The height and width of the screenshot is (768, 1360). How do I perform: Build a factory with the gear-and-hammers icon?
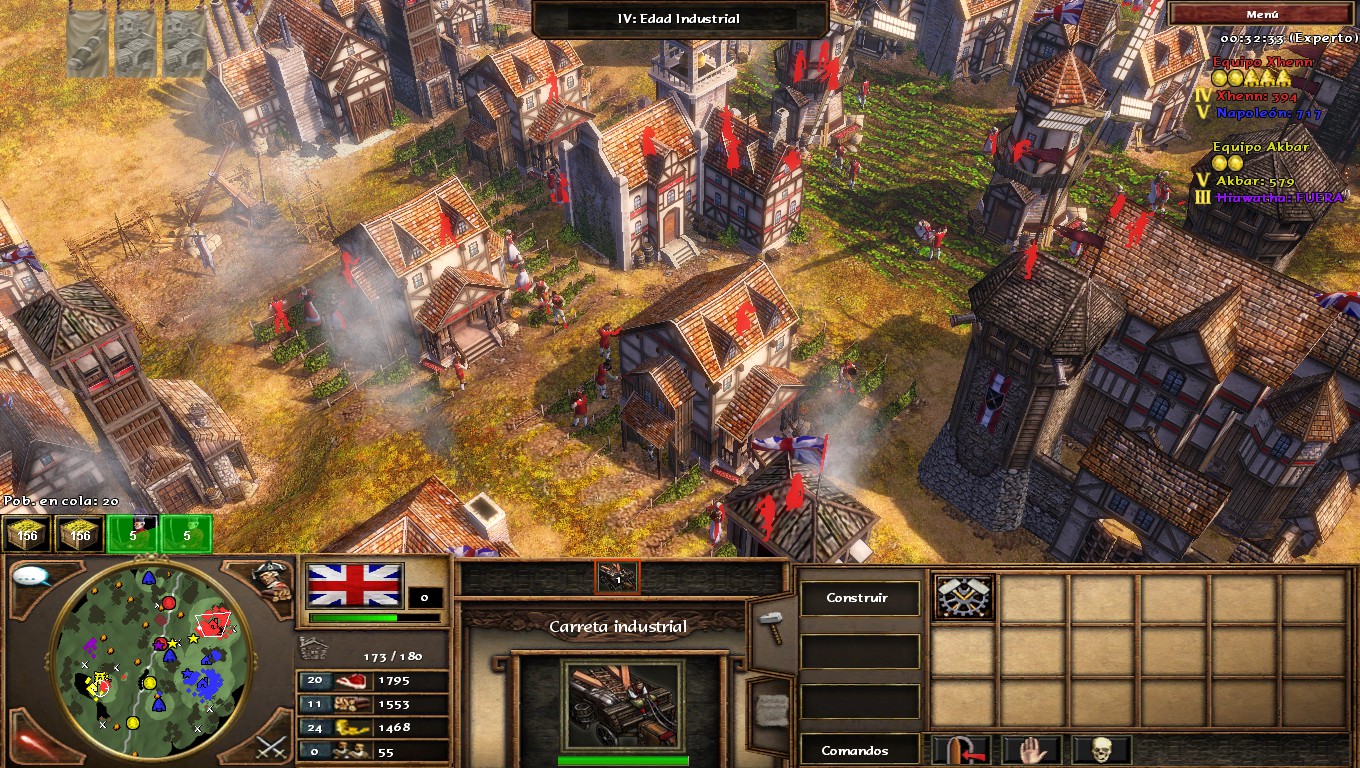pyautogui.click(x=964, y=598)
